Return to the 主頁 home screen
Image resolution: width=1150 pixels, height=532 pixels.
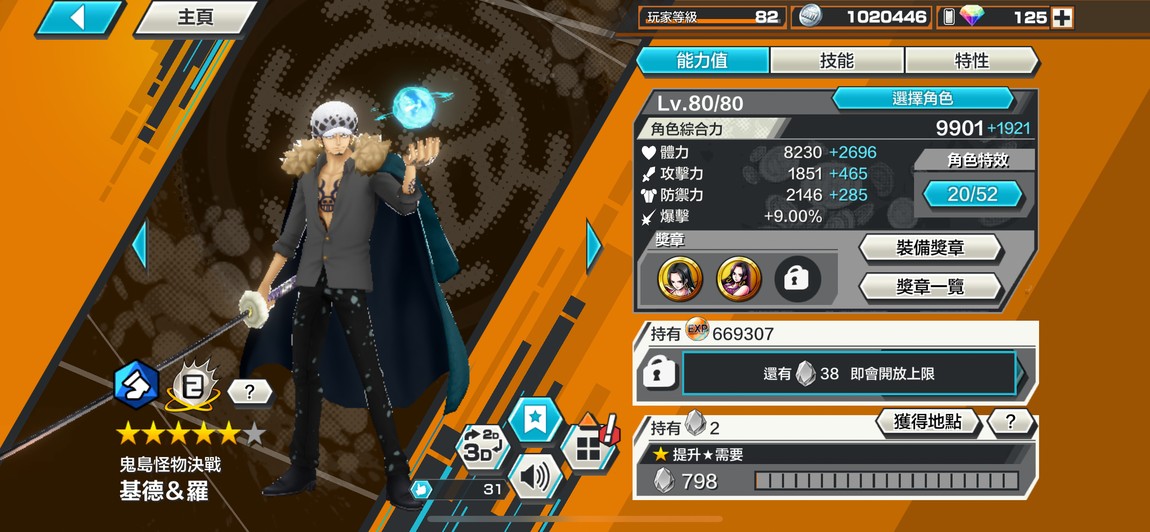[x=195, y=18]
